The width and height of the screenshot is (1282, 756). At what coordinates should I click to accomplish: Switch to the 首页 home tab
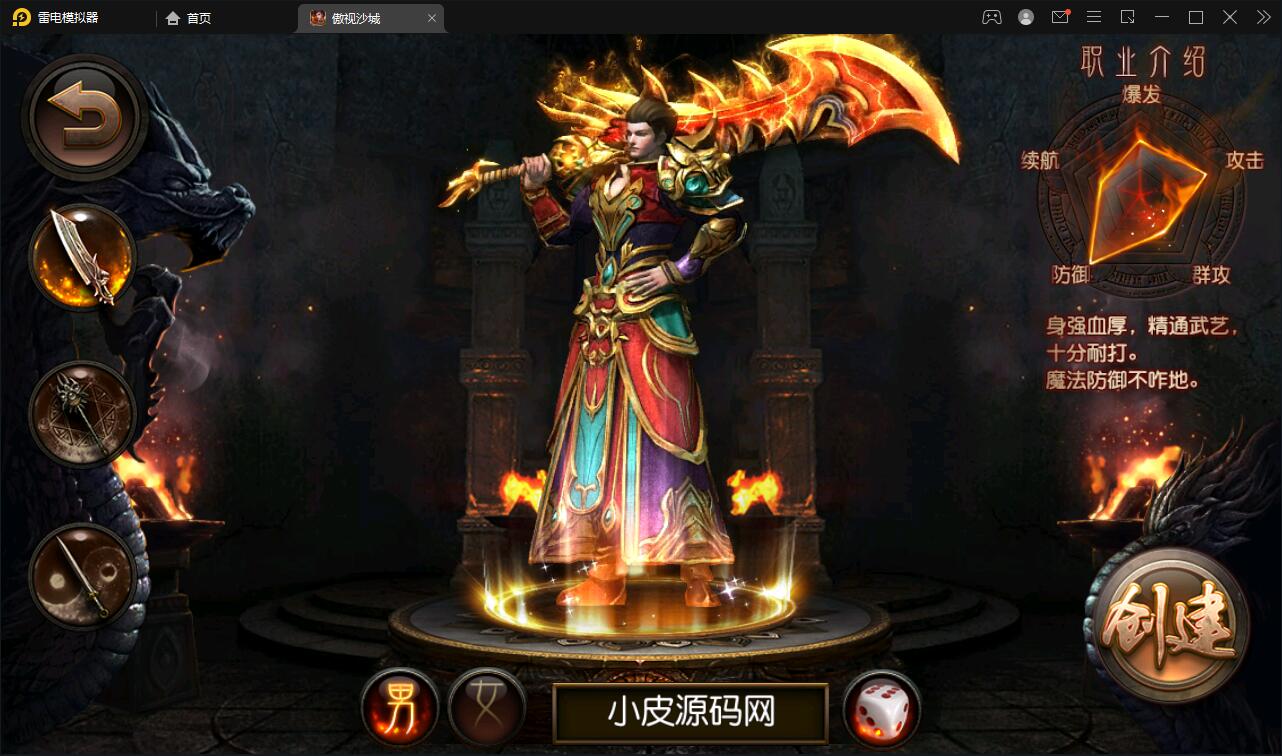[188, 17]
